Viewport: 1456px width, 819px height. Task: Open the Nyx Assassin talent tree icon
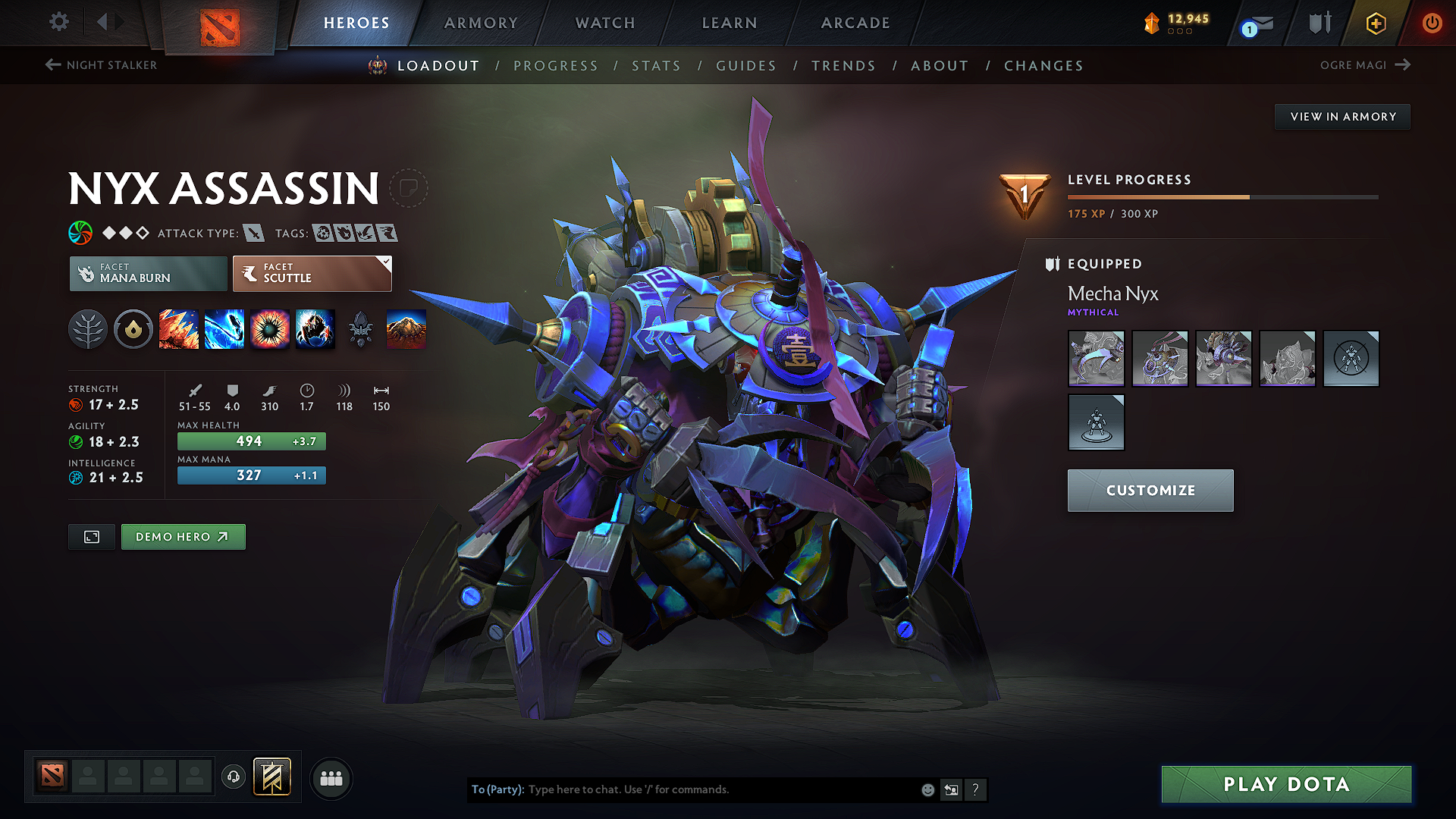click(x=88, y=329)
